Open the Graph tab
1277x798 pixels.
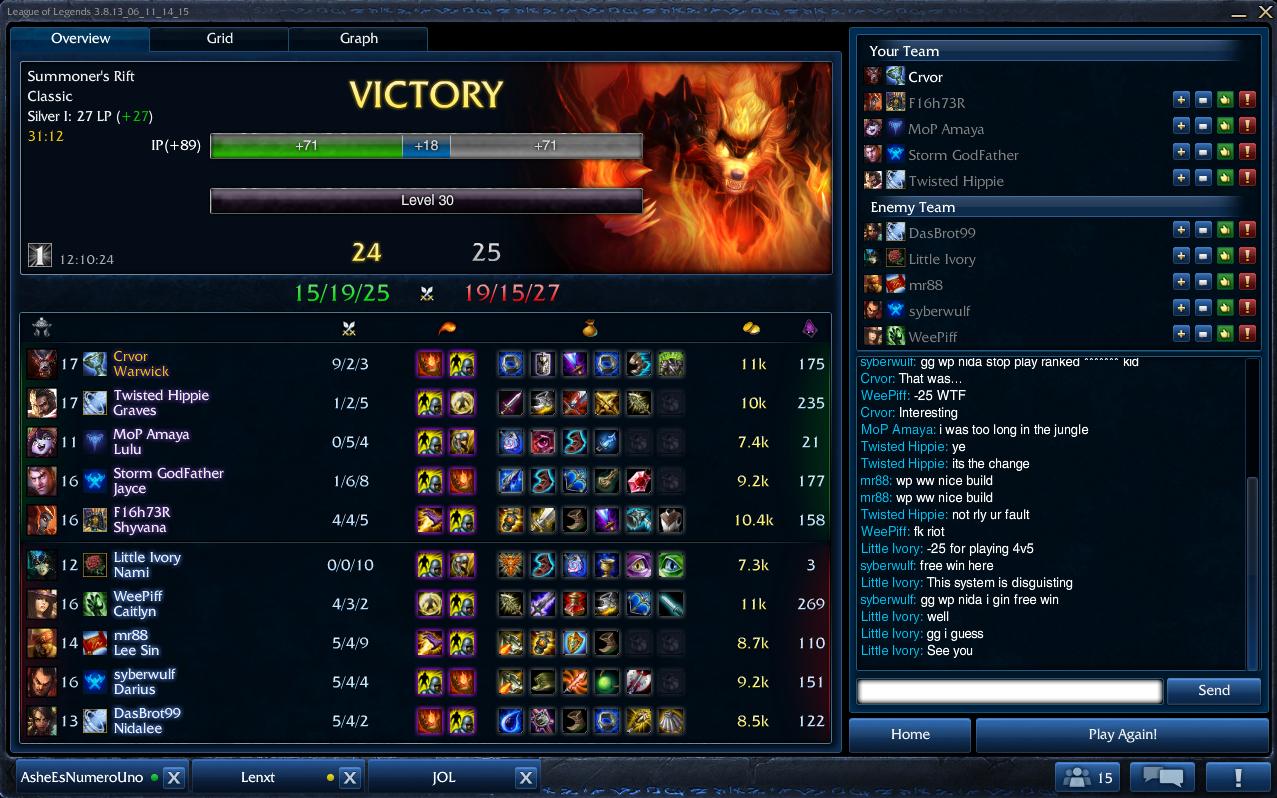[358, 38]
